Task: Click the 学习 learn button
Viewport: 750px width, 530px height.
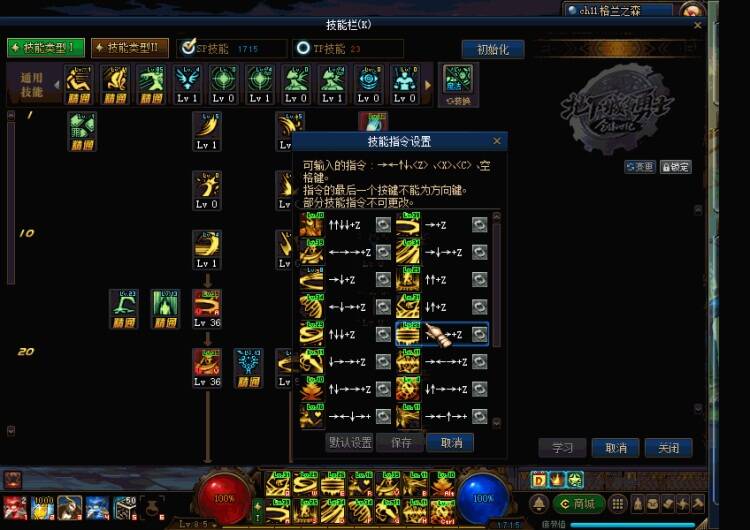Action: [562, 448]
